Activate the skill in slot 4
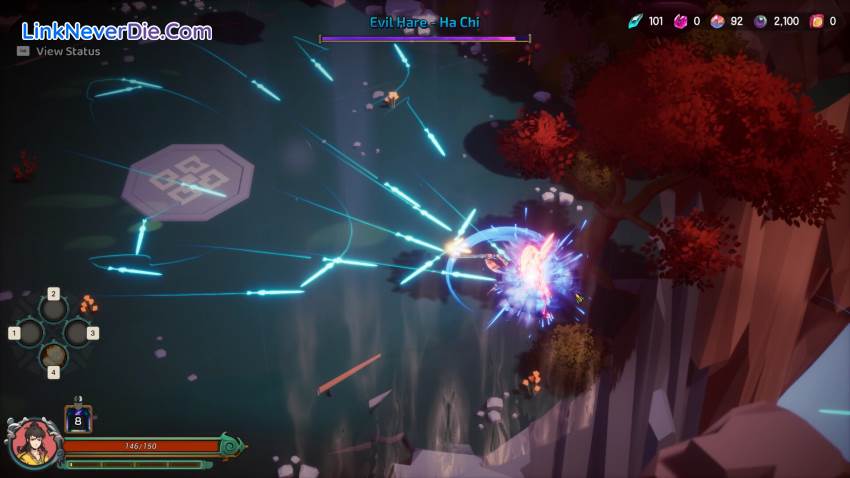 (54, 356)
